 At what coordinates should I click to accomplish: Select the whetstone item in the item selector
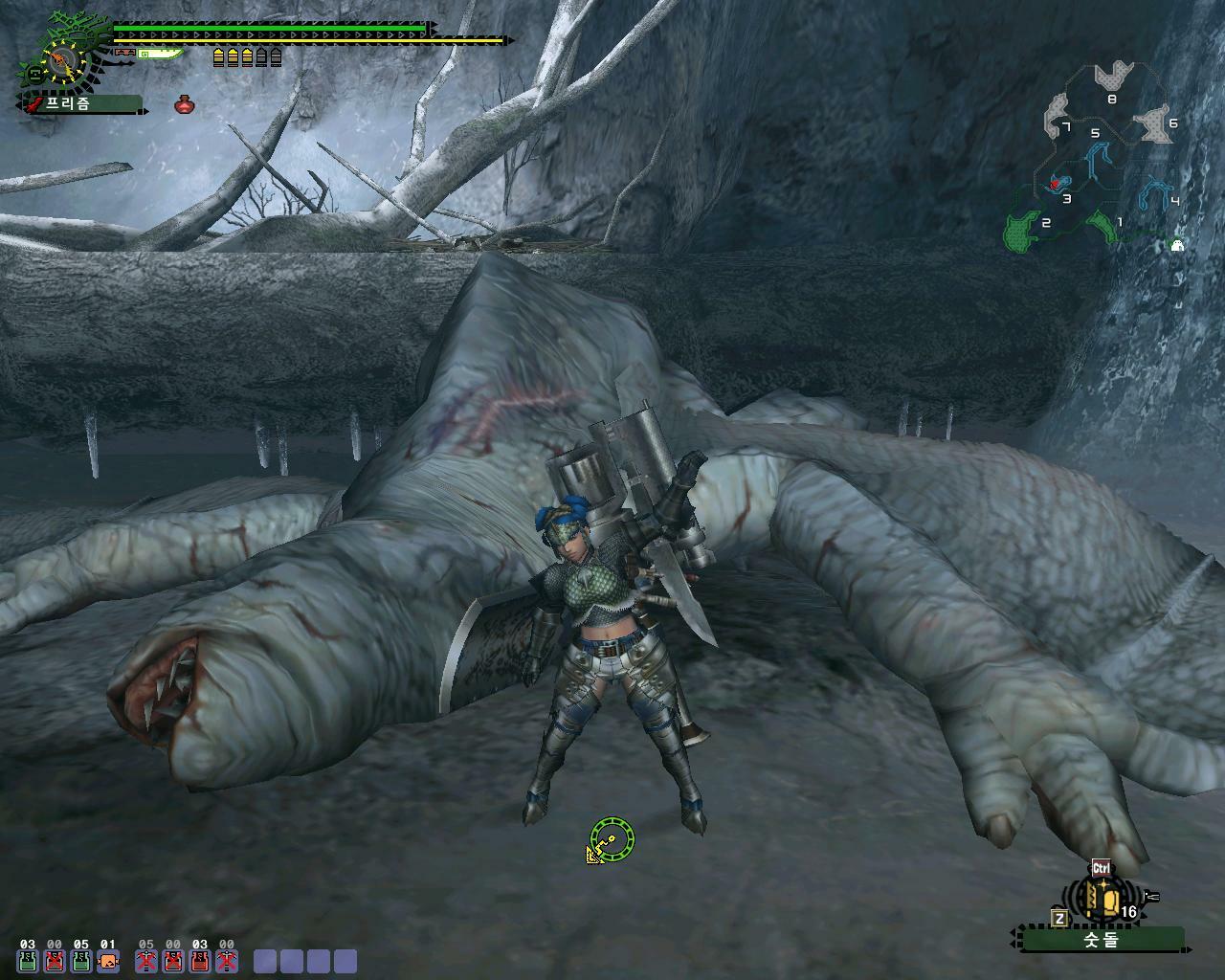click(1101, 899)
